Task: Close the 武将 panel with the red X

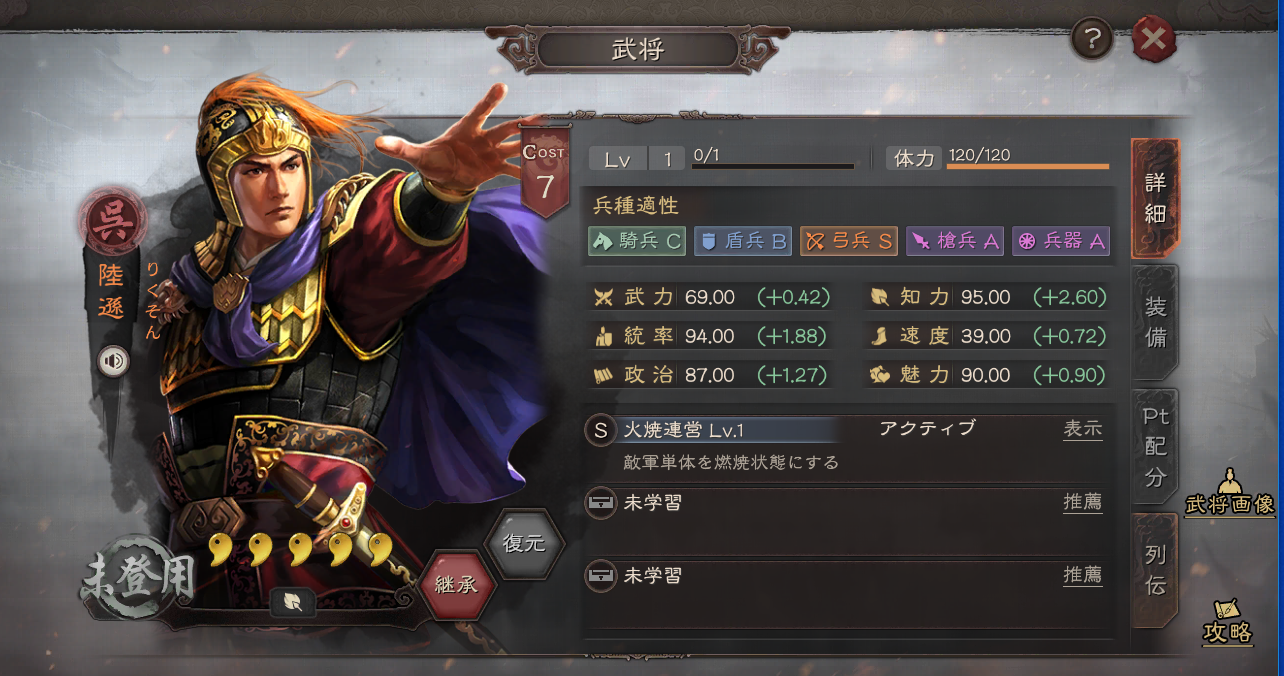Action: click(x=1153, y=39)
